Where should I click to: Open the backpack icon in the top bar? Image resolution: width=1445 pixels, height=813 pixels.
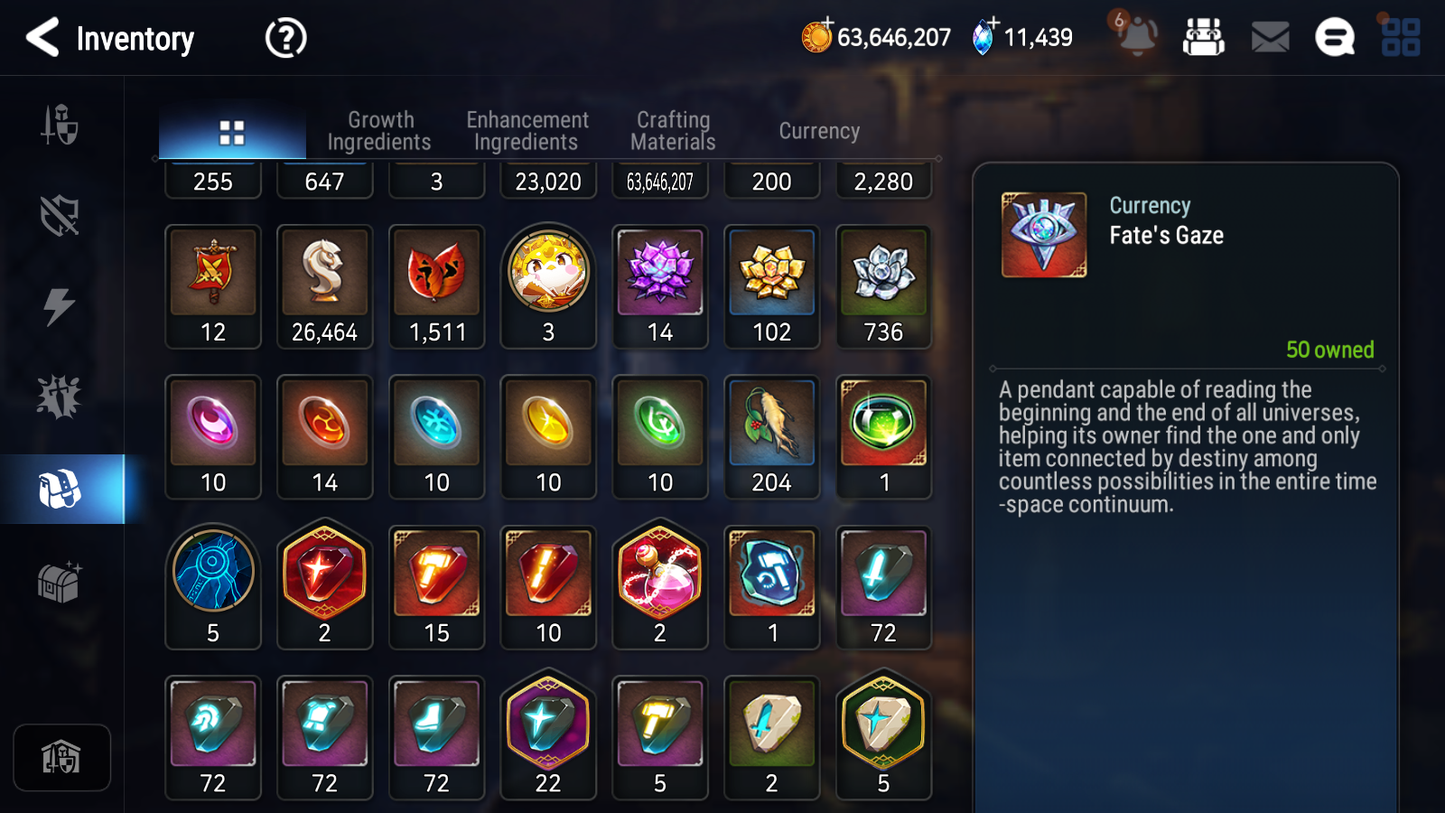1203,36
